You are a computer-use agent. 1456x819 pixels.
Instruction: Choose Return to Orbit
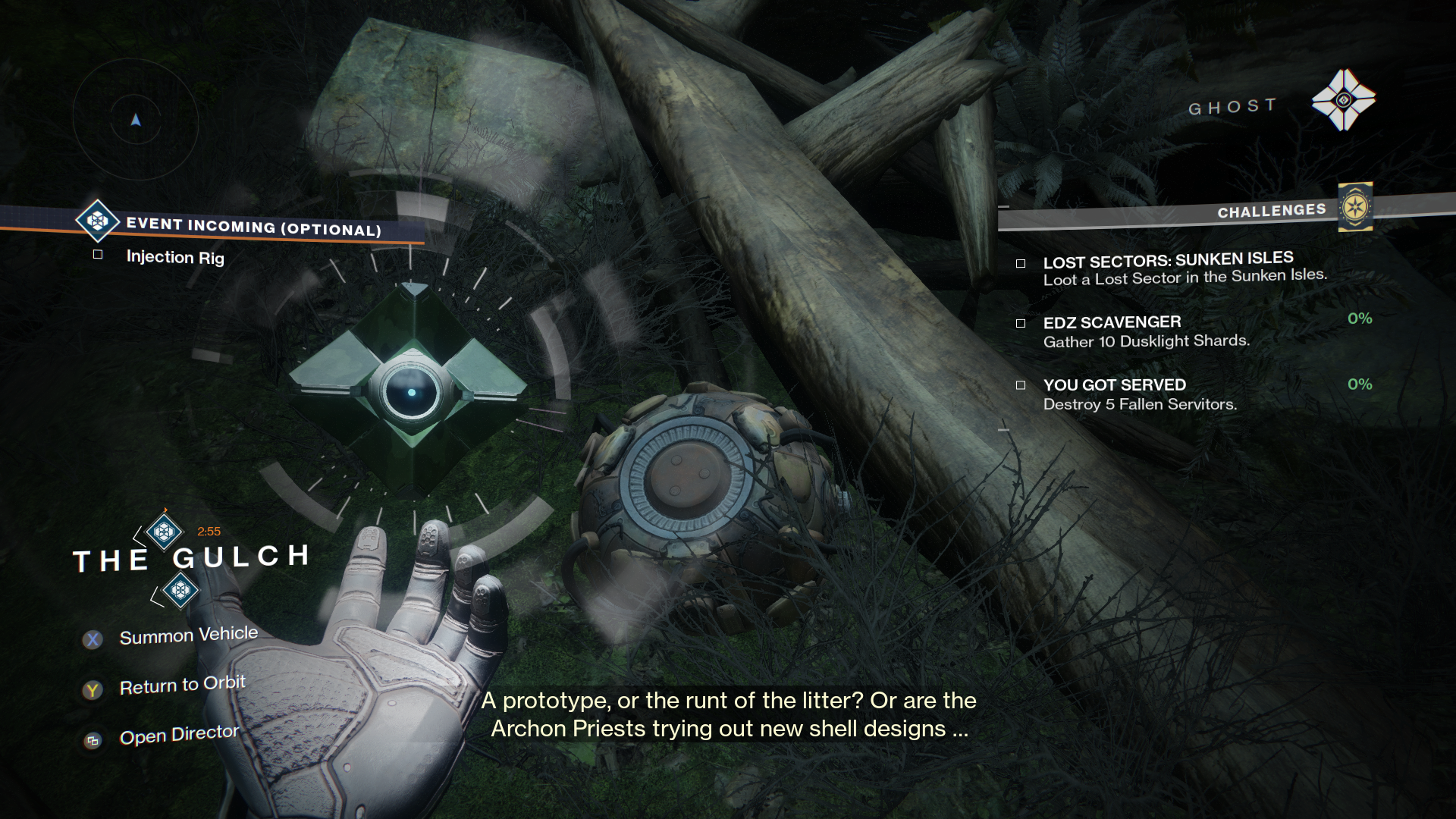click(182, 686)
